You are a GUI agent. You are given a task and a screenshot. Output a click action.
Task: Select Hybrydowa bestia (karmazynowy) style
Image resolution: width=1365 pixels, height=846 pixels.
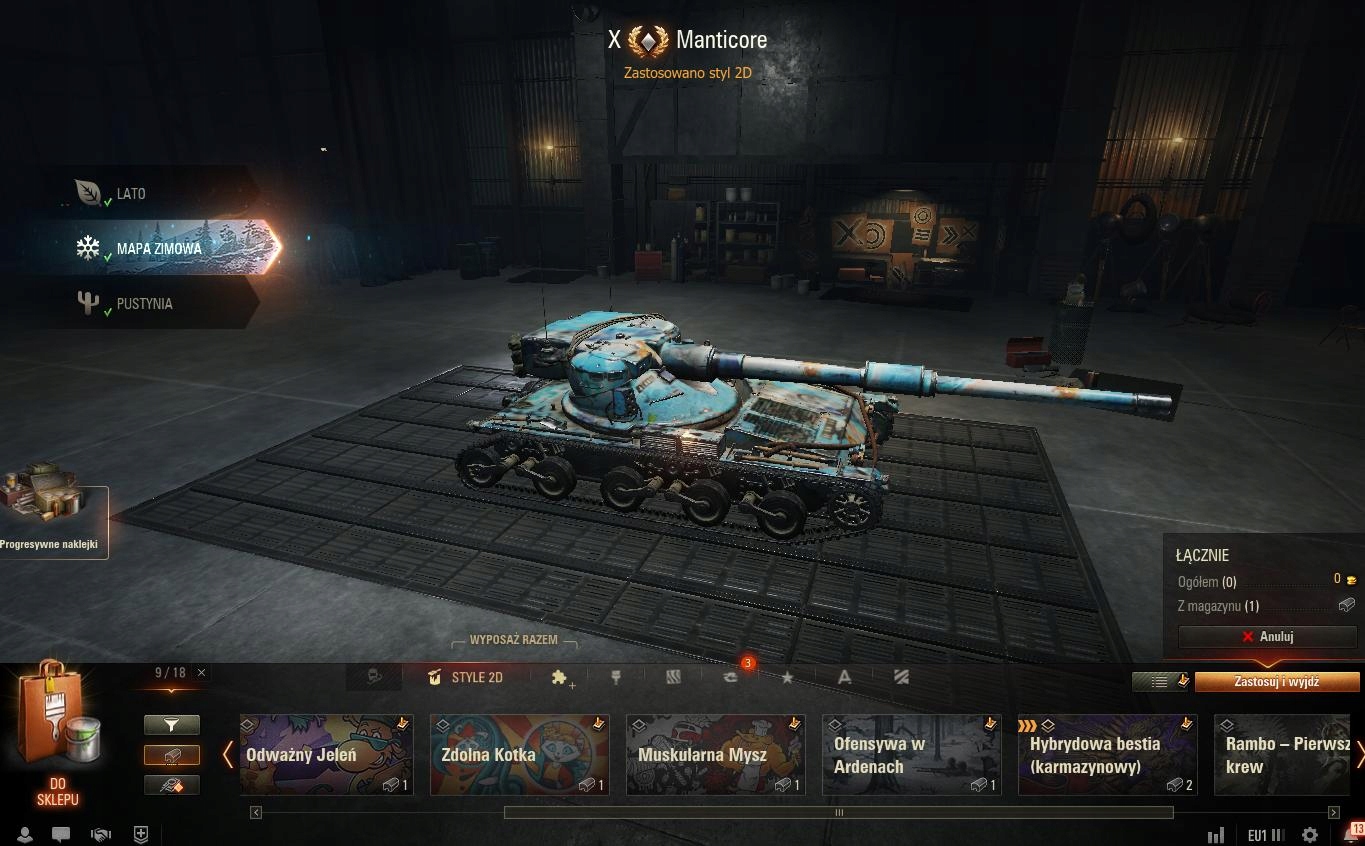click(1107, 755)
